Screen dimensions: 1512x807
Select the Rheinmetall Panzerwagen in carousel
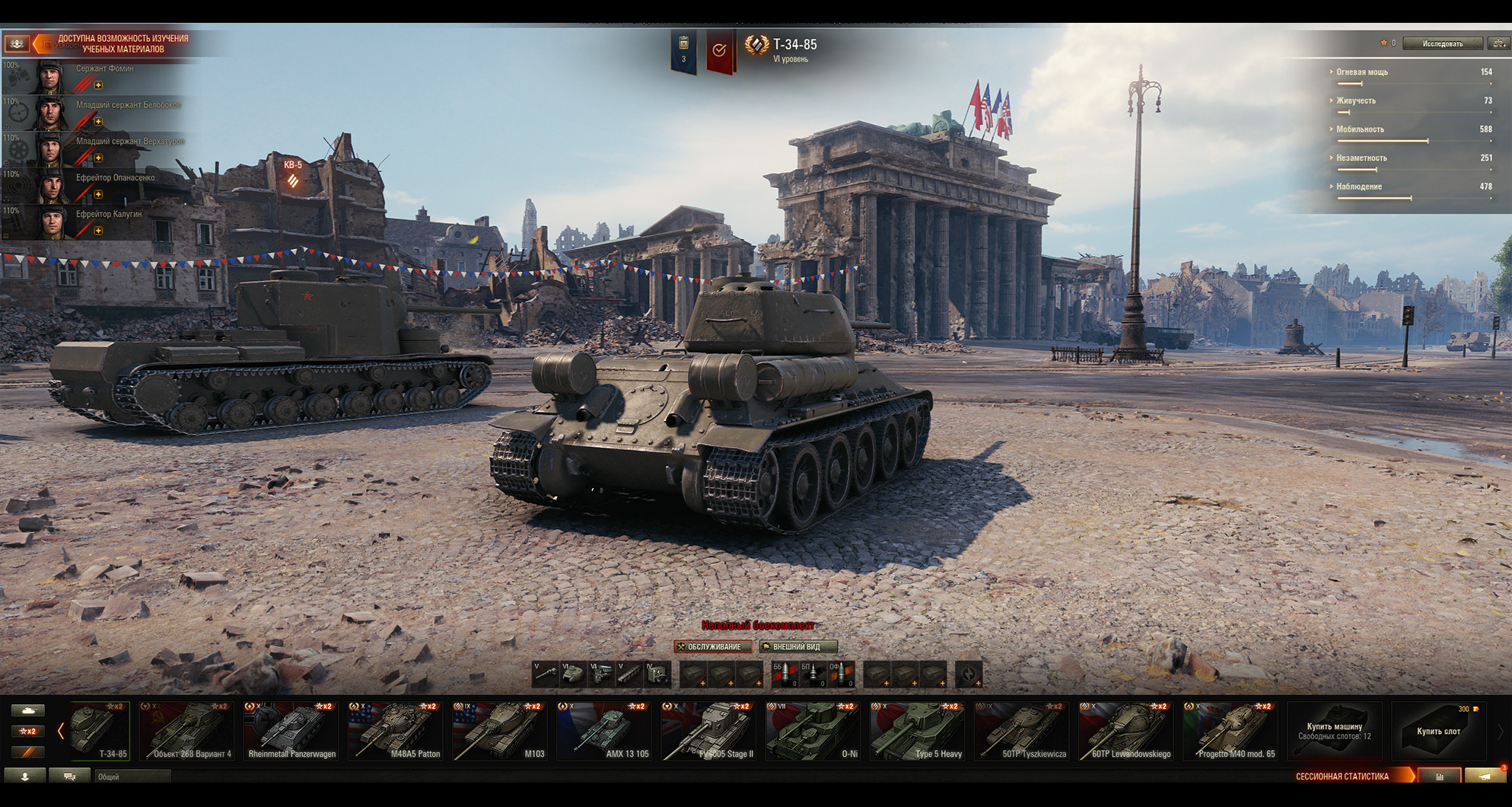[x=291, y=731]
